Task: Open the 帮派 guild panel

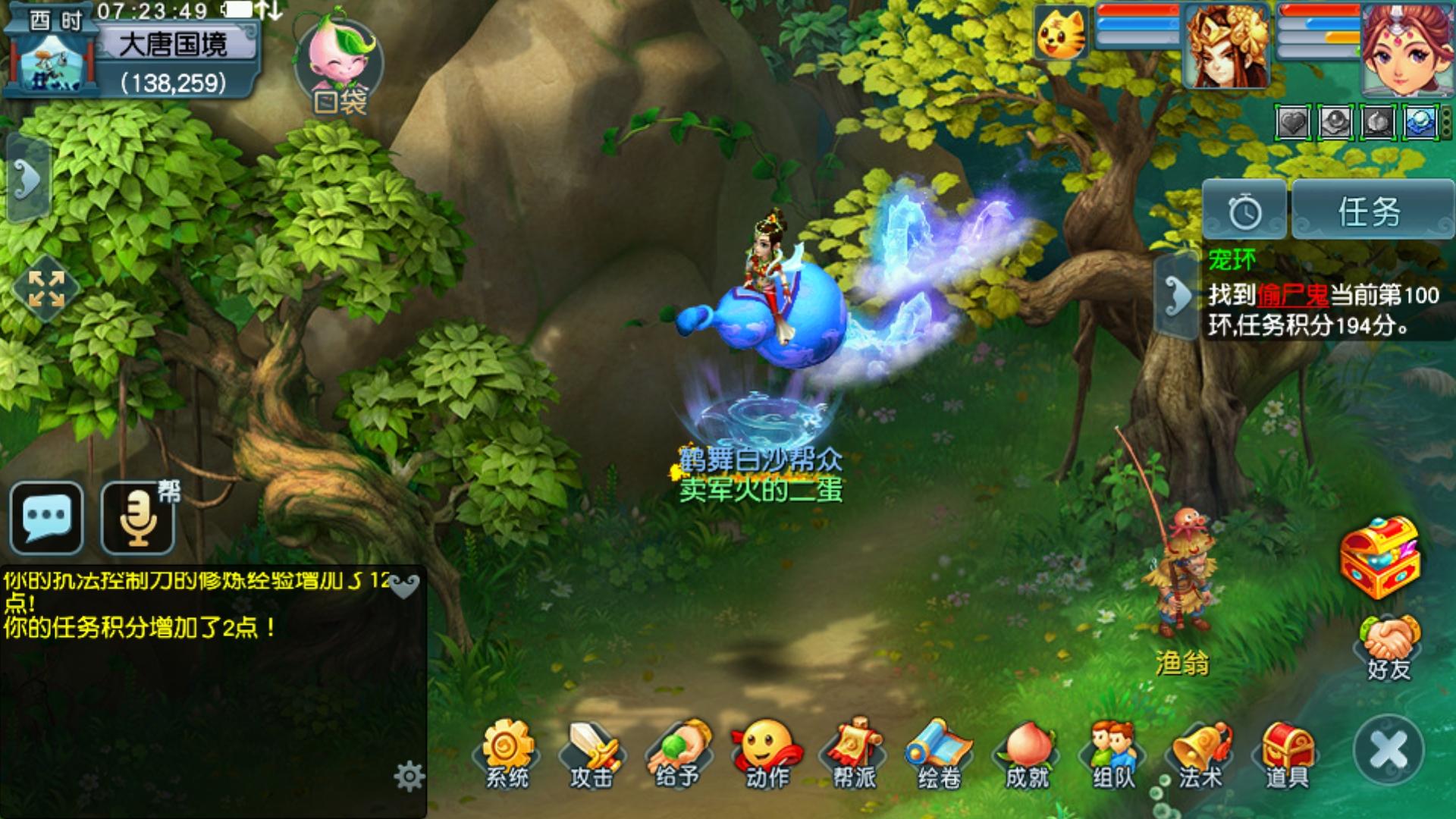Action: tap(854, 754)
